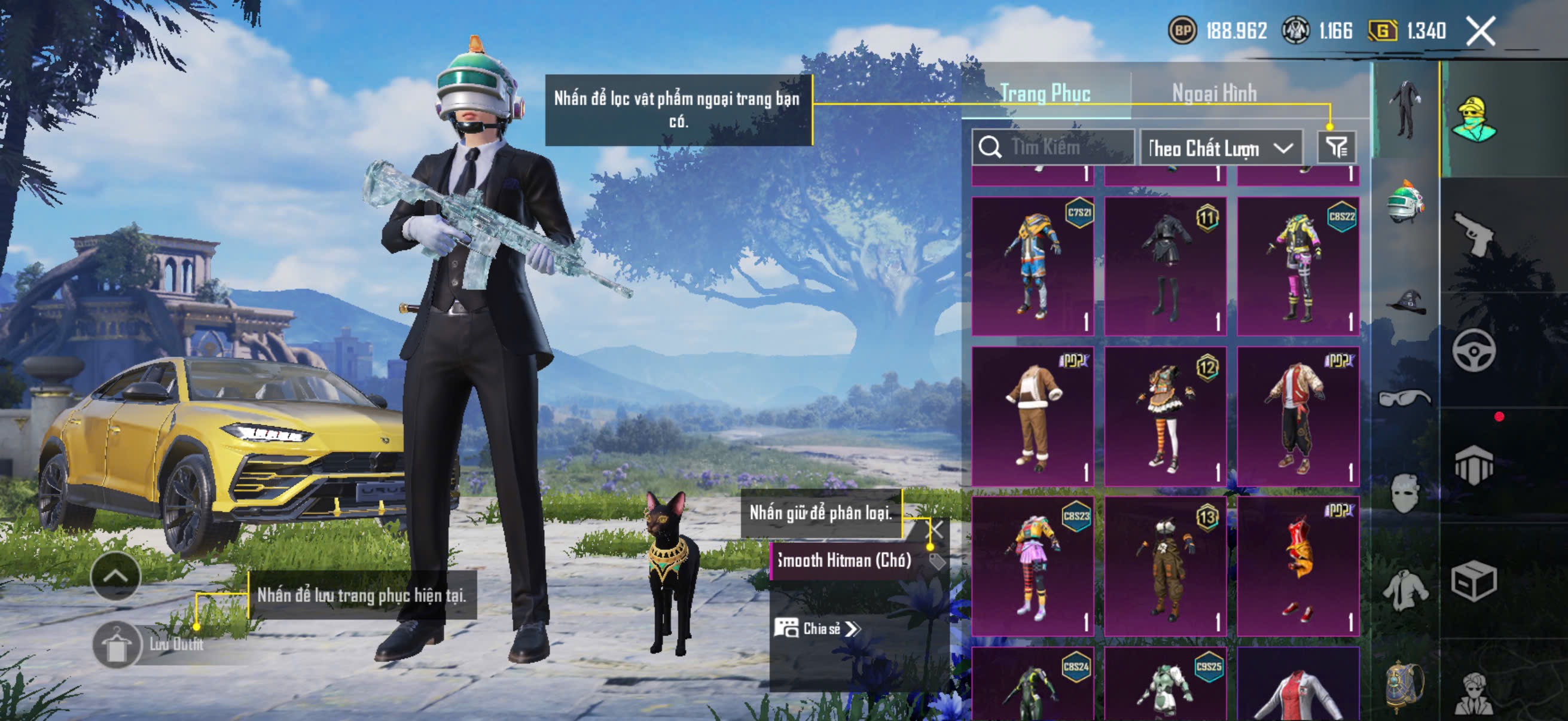Open the Ngoại Hình tab

[x=1214, y=93]
